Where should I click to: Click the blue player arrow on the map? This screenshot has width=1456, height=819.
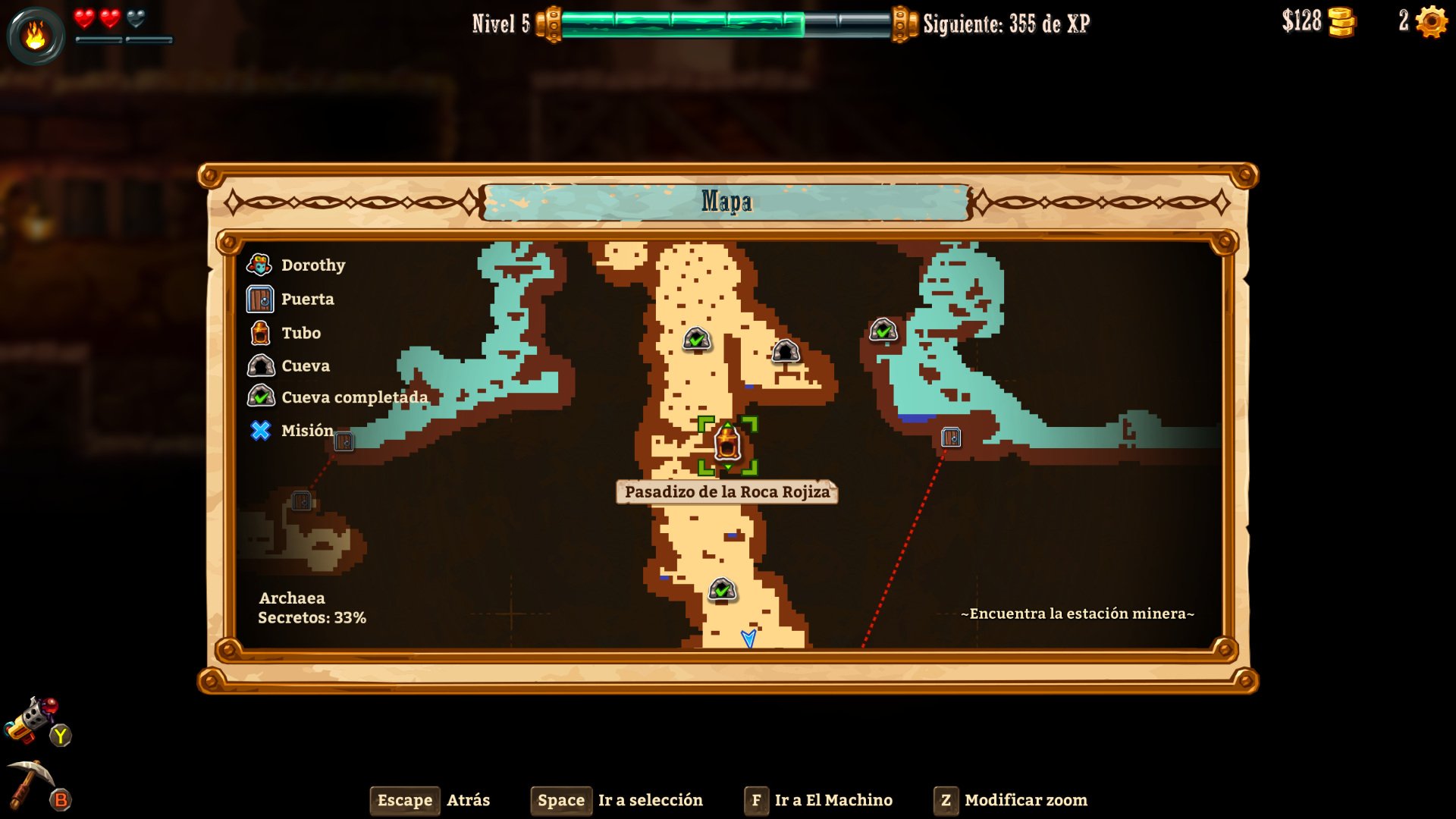pyautogui.click(x=747, y=639)
